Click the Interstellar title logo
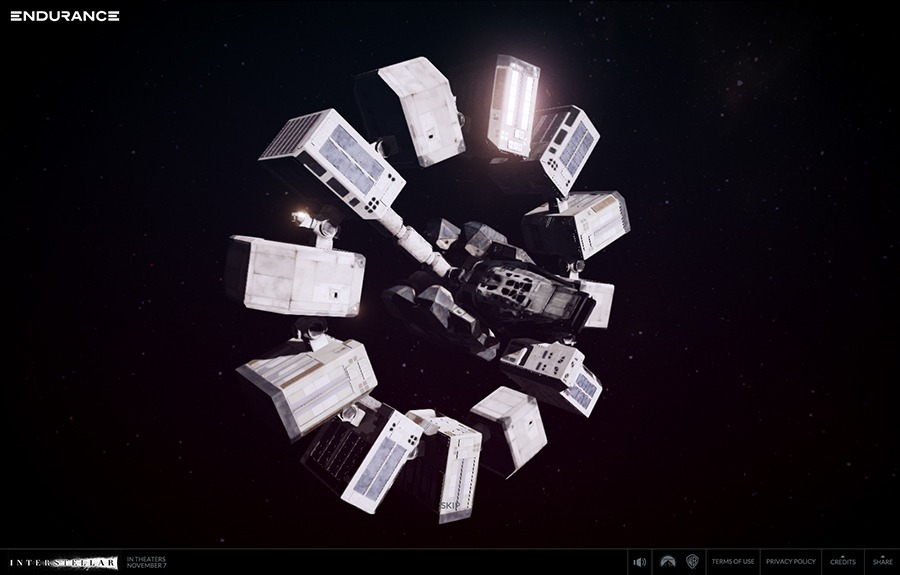 pyautogui.click(x=63, y=562)
